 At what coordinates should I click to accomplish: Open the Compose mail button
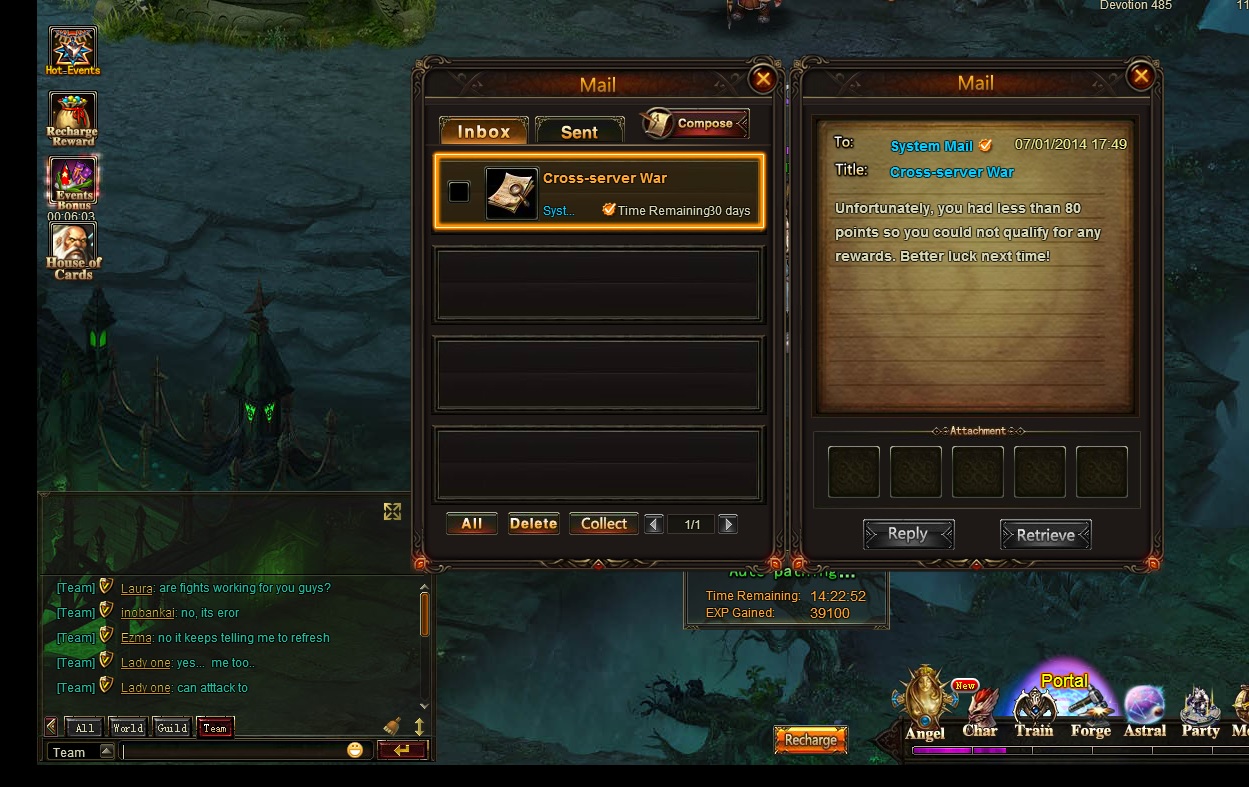[x=698, y=124]
